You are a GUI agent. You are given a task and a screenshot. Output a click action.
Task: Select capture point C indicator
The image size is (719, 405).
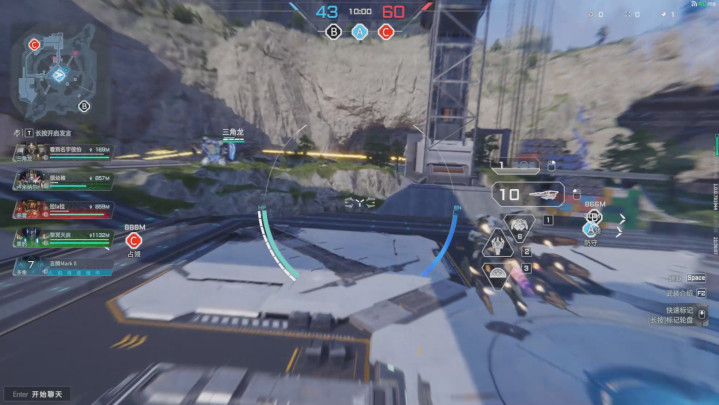386,31
